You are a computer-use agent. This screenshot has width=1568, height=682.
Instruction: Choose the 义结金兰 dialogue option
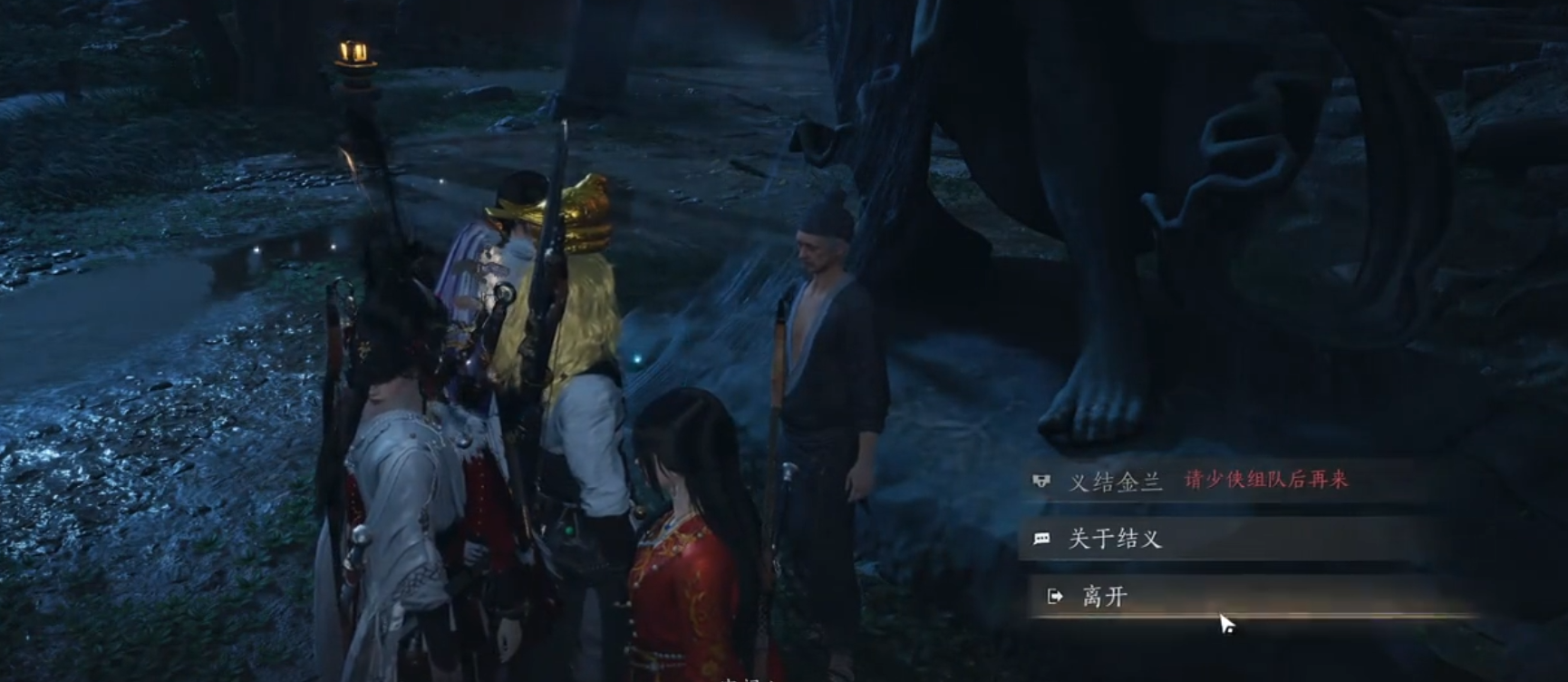pos(1116,481)
